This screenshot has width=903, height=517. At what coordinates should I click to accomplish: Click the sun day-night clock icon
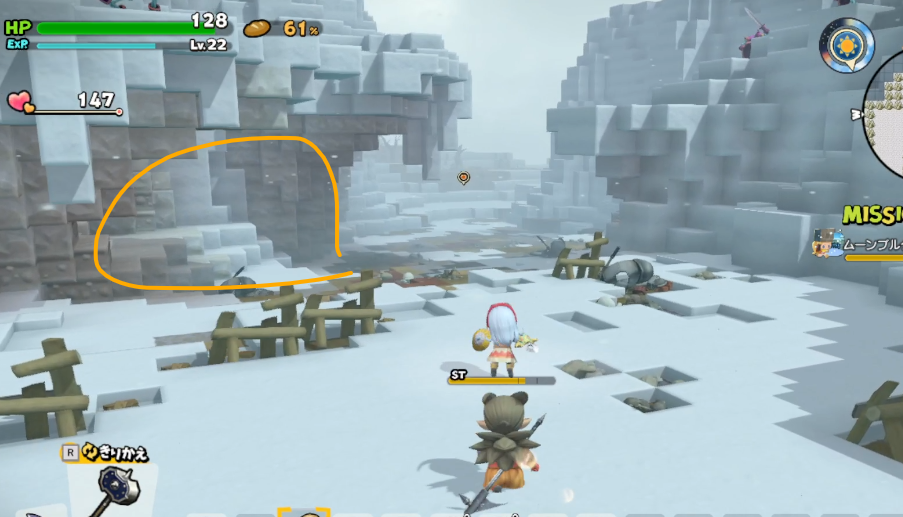tap(846, 44)
